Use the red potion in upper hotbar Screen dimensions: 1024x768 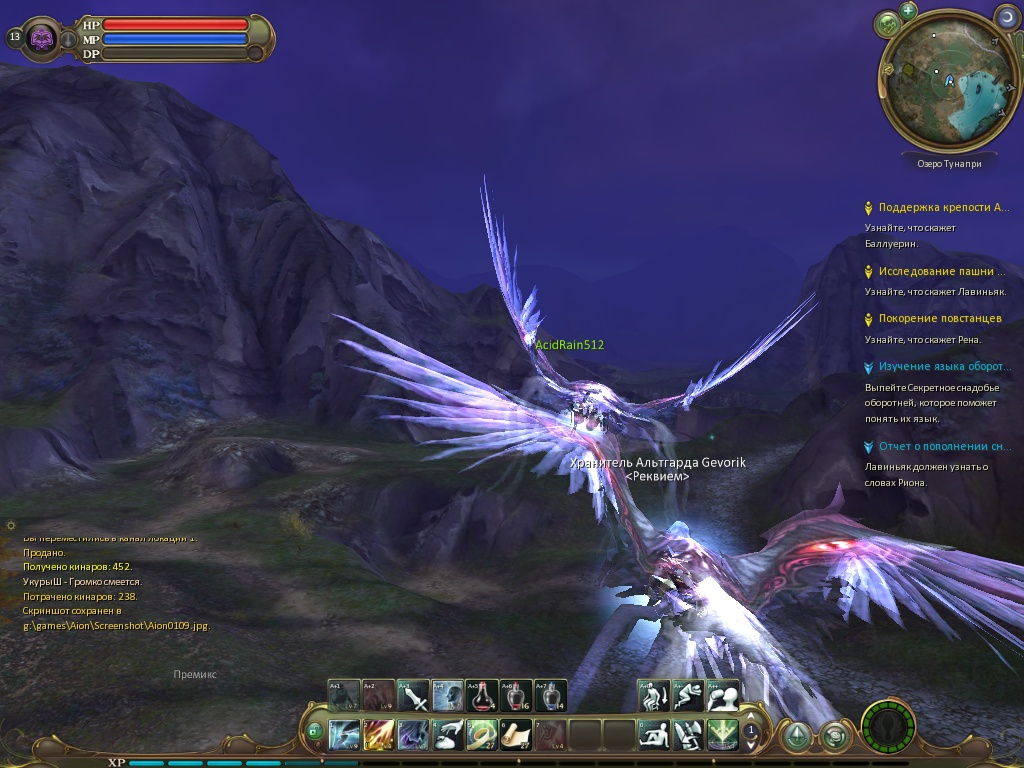[483, 695]
